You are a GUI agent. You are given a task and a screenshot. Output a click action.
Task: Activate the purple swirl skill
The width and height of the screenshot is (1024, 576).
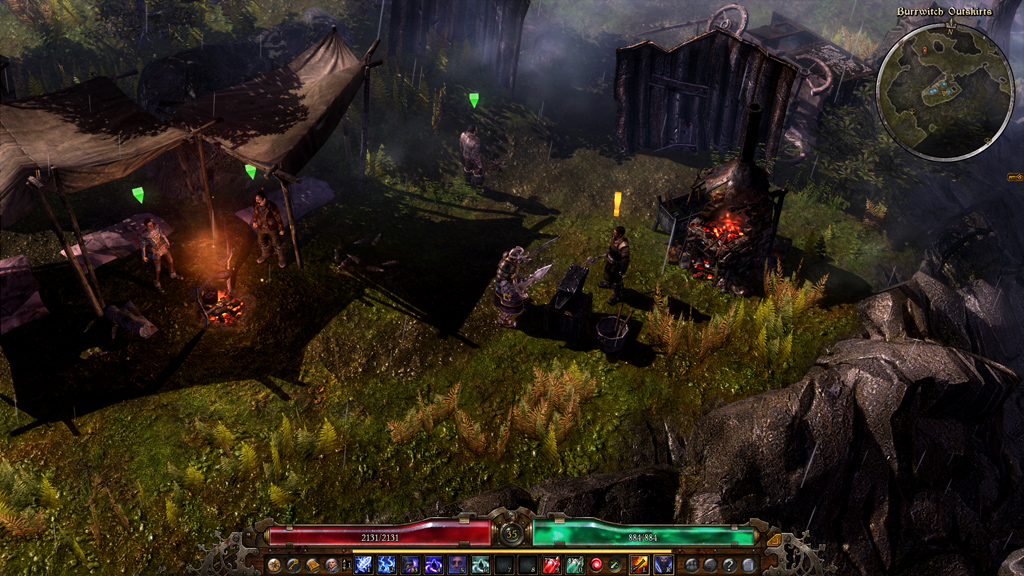pyautogui.click(x=434, y=566)
